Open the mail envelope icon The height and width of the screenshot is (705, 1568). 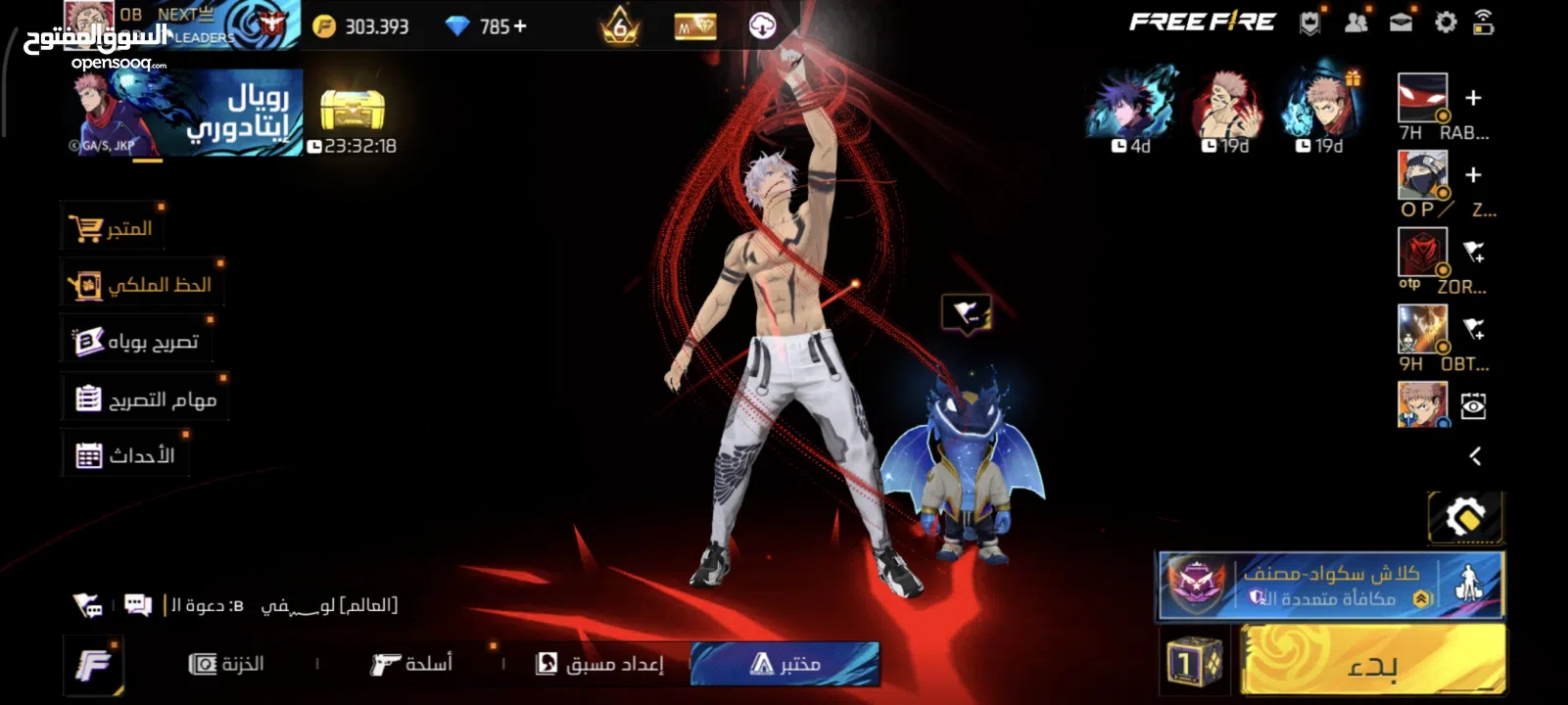(x=1401, y=23)
